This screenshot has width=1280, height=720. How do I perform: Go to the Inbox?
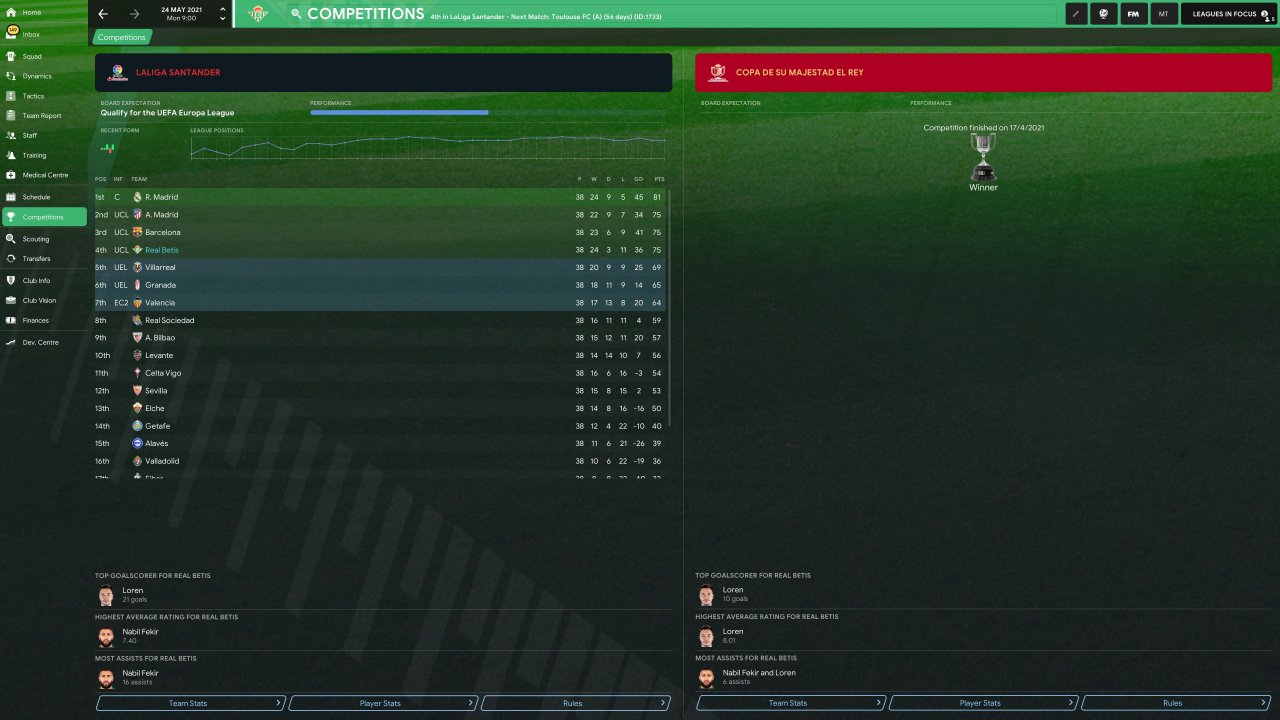(x=31, y=34)
